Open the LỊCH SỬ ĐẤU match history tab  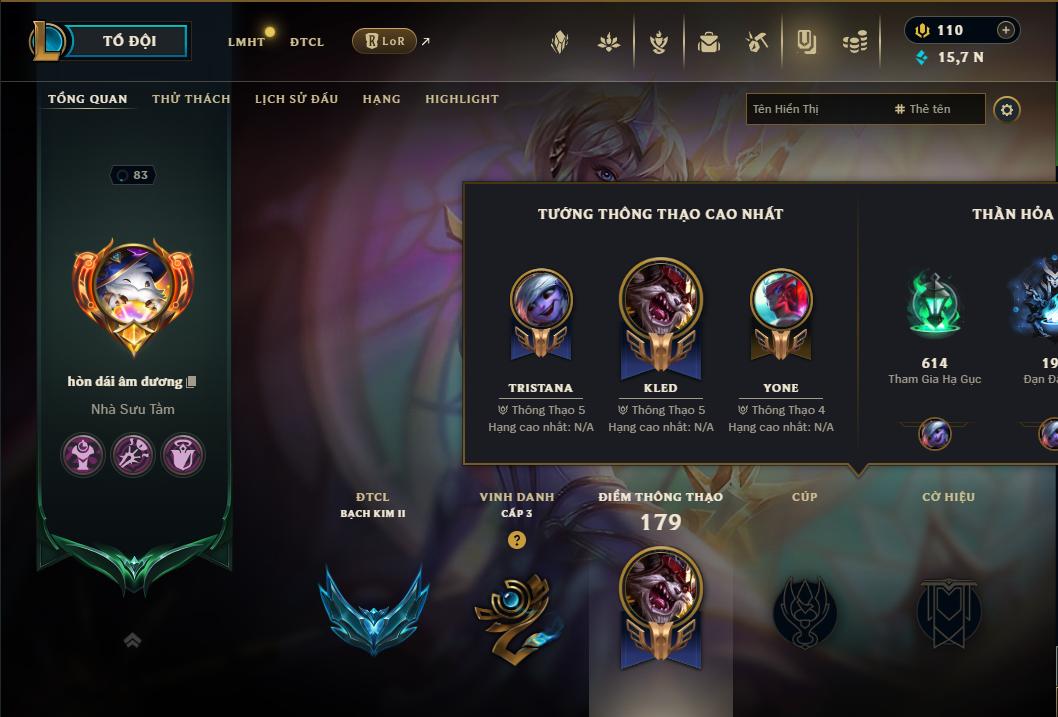pos(296,99)
